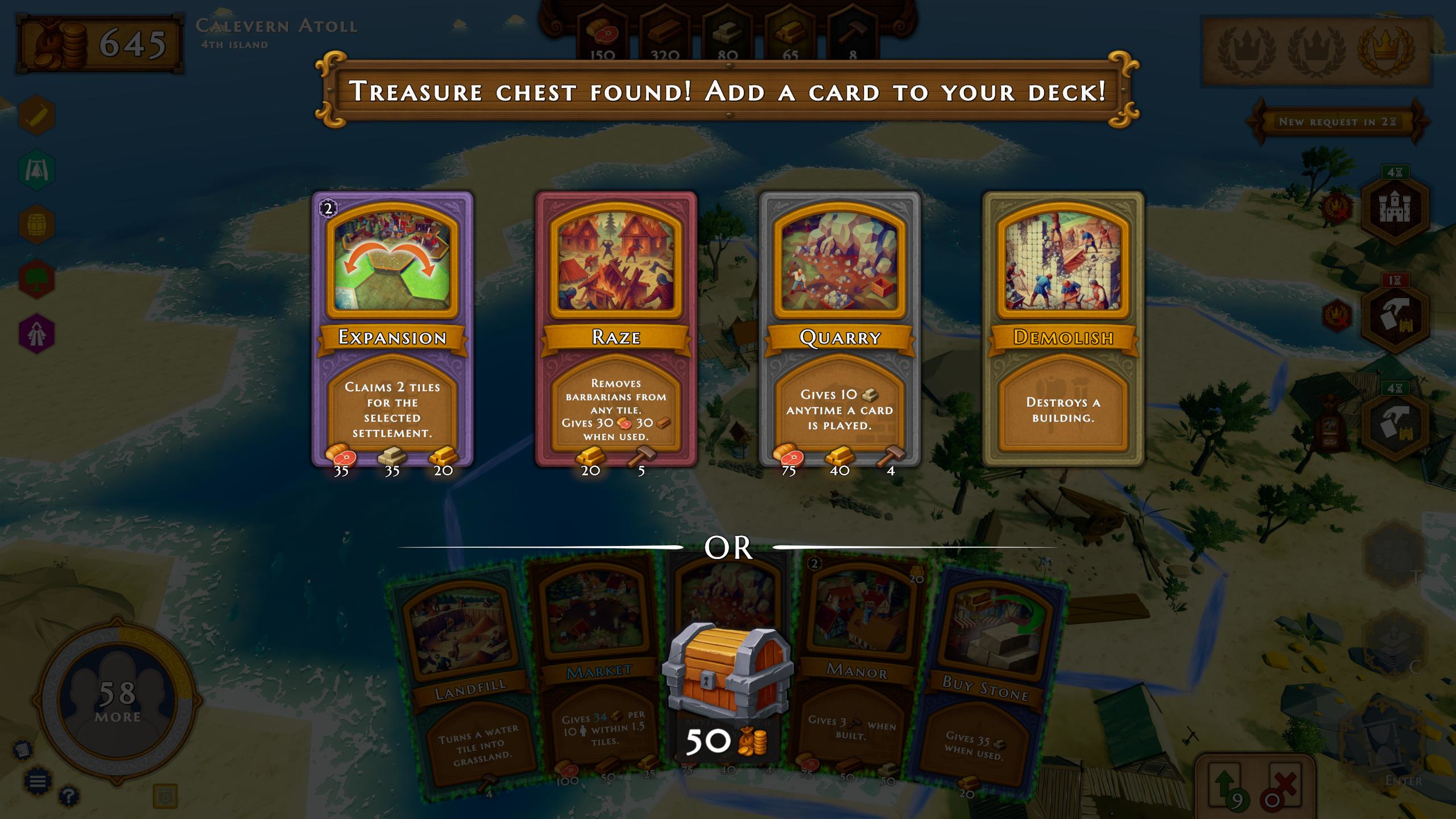Click the question mark help icon
Image resolution: width=1456 pixels, height=819 pixels.
[x=69, y=797]
